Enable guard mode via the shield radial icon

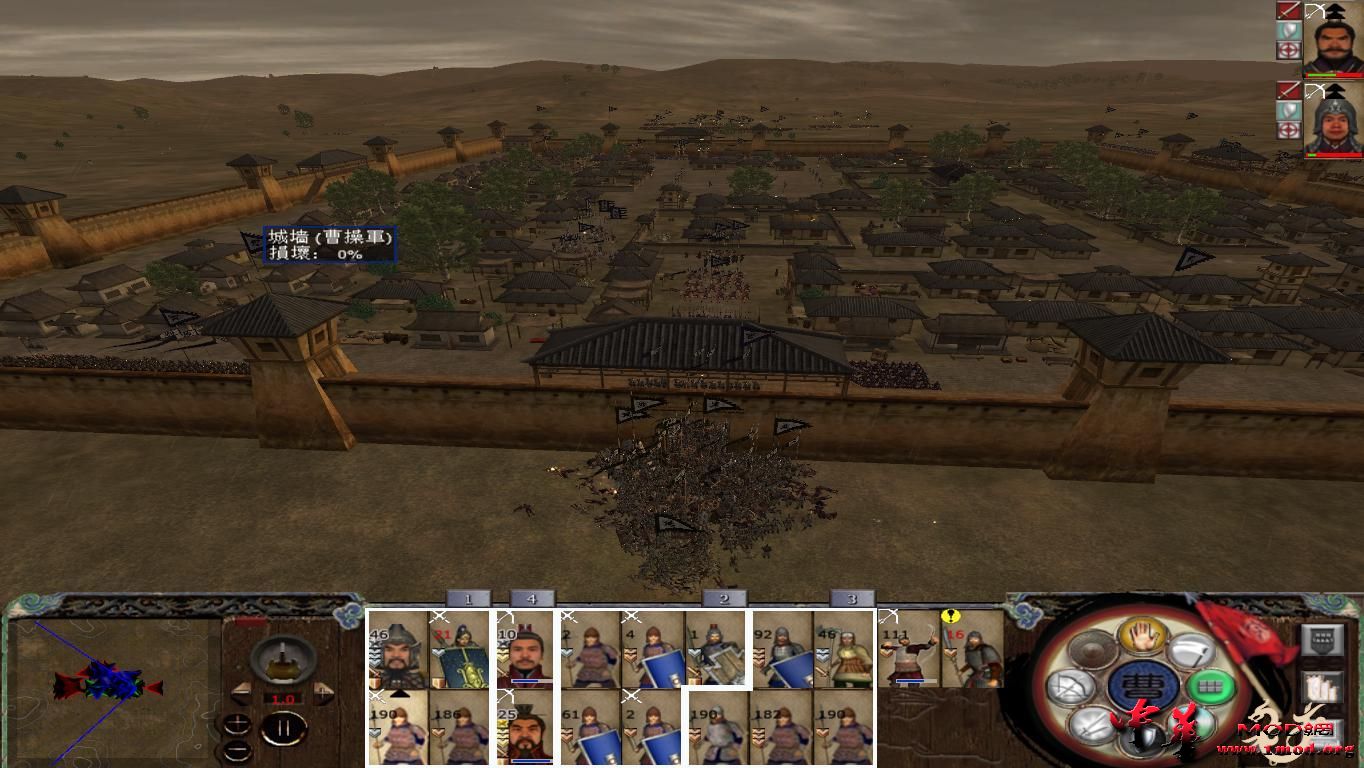(1144, 738)
